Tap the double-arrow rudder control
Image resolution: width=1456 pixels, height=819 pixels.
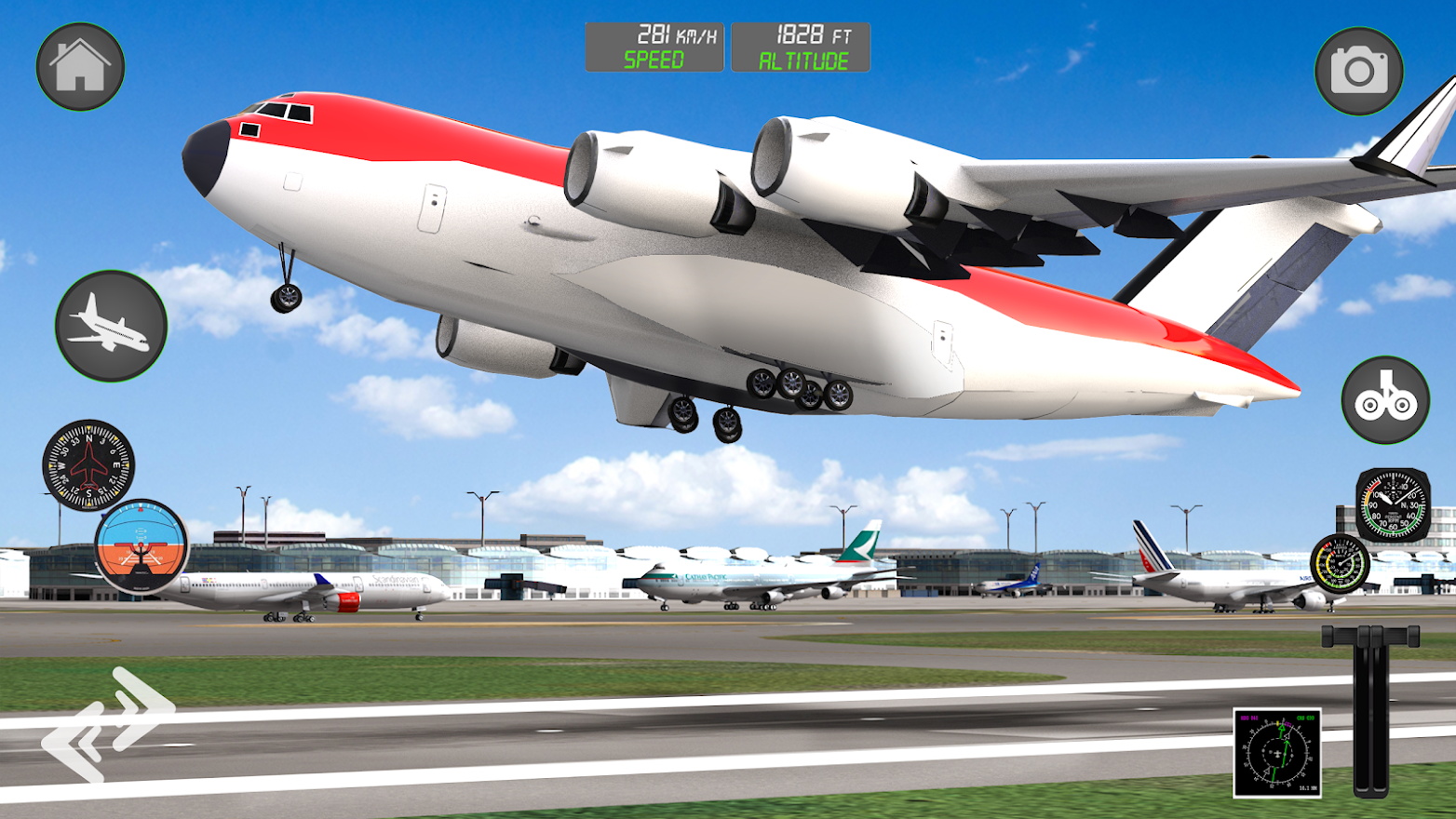point(107,723)
